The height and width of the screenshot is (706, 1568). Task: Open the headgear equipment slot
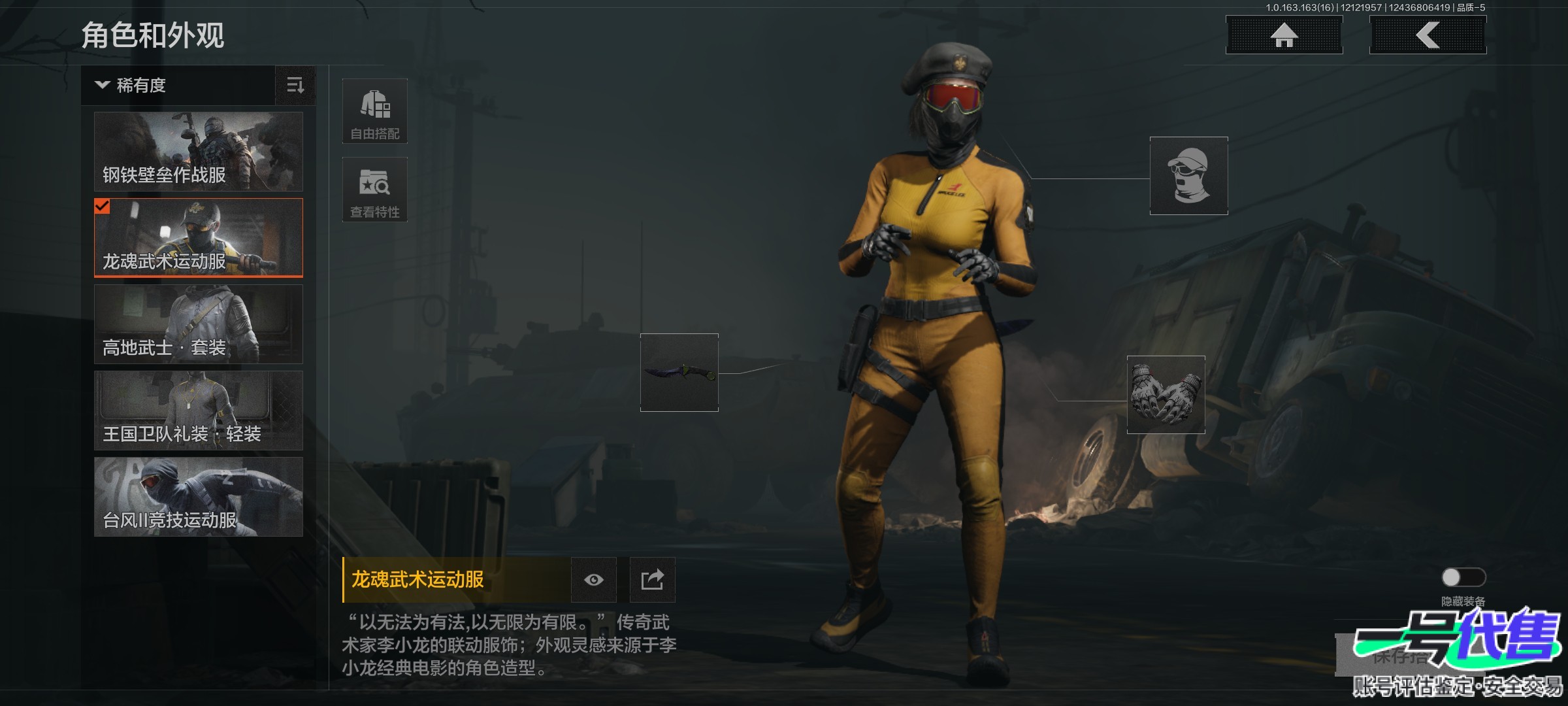pyautogui.click(x=1189, y=176)
